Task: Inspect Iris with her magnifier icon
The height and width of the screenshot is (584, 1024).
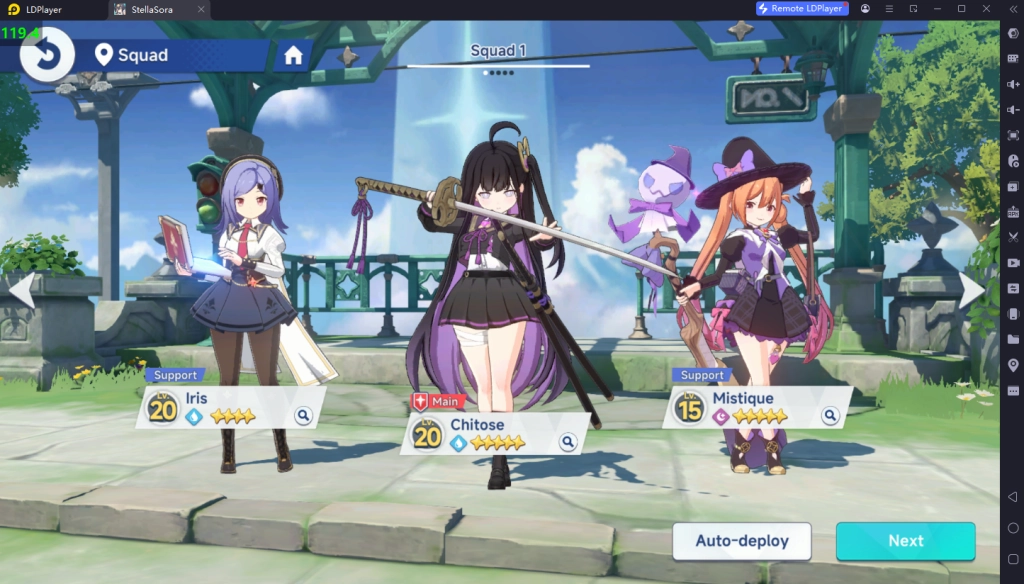Action: [x=303, y=415]
